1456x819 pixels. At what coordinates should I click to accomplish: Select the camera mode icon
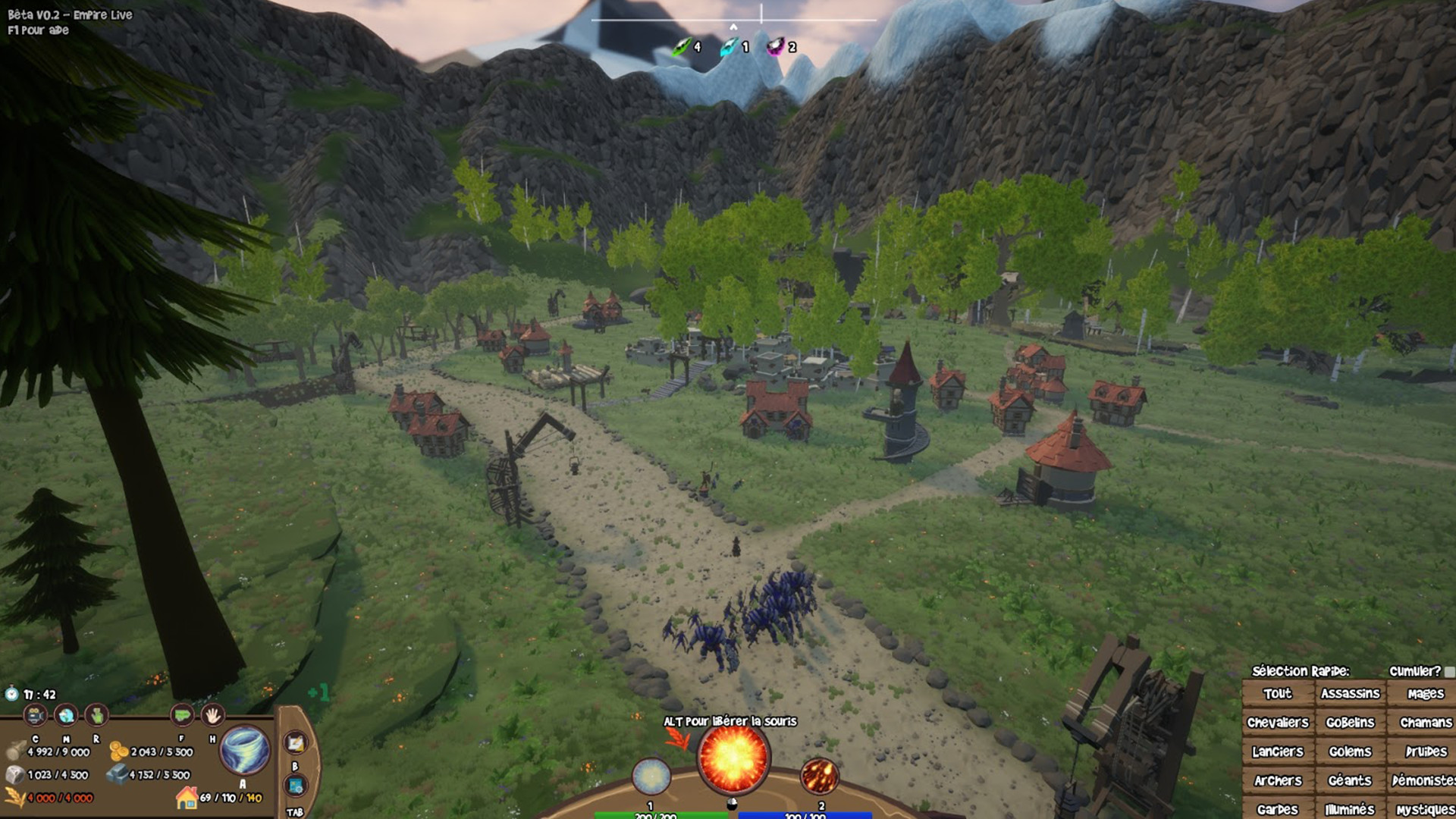[35, 716]
